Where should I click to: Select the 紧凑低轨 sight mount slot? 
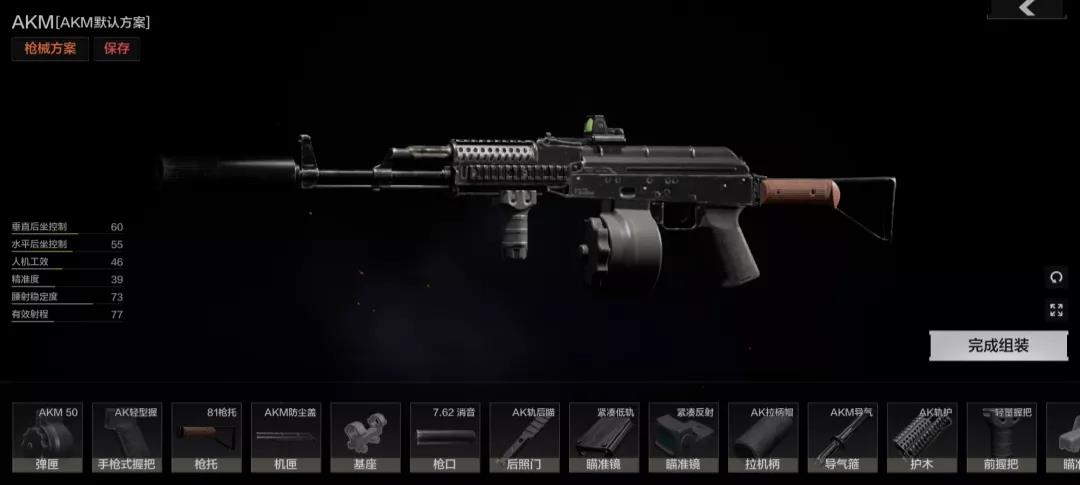tap(604, 437)
